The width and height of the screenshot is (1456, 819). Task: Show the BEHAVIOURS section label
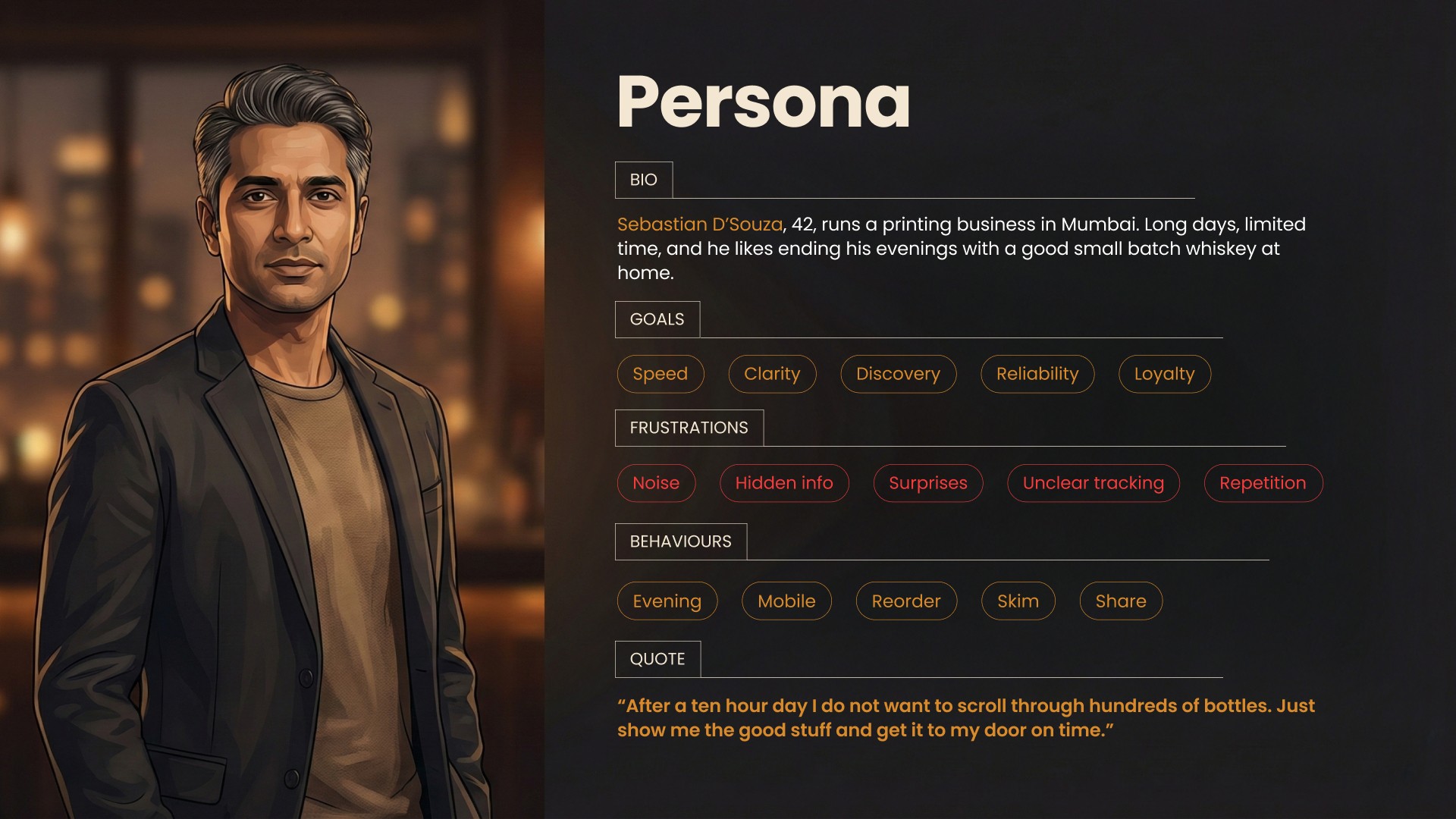680,541
